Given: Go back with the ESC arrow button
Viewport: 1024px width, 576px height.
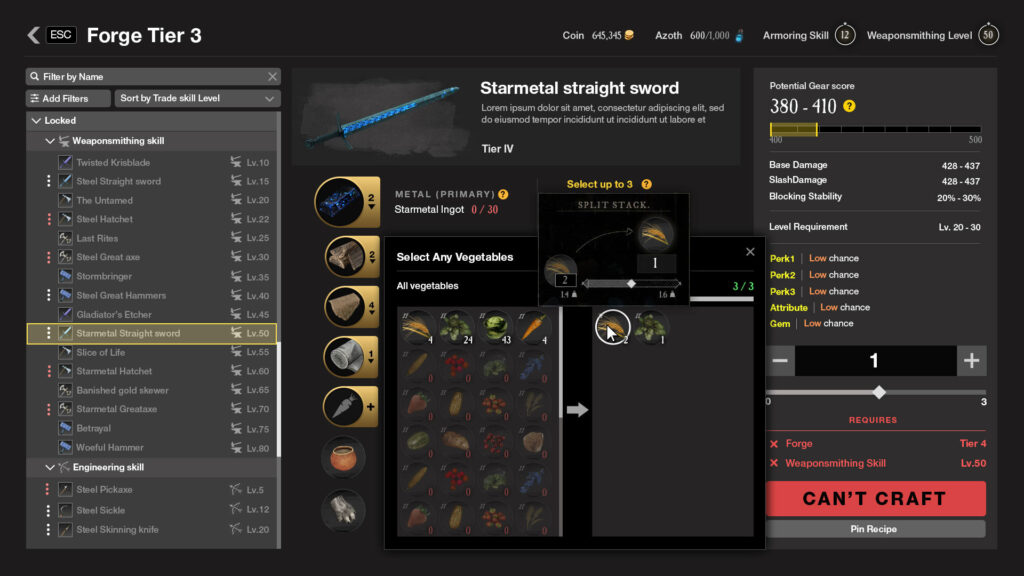Looking at the screenshot, I should point(34,36).
